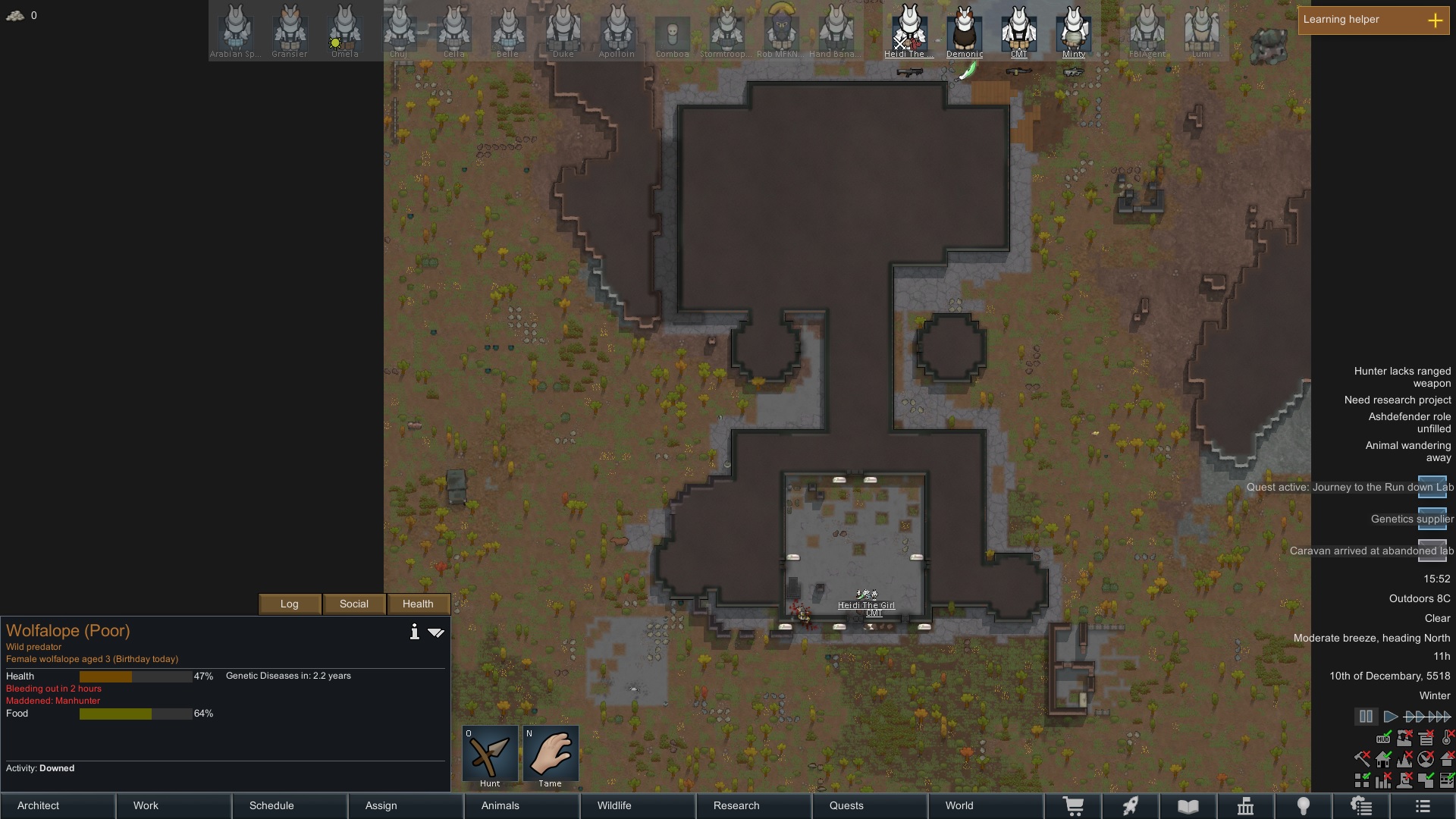Open the Work tab
The image size is (1456, 819).
pos(146,805)
